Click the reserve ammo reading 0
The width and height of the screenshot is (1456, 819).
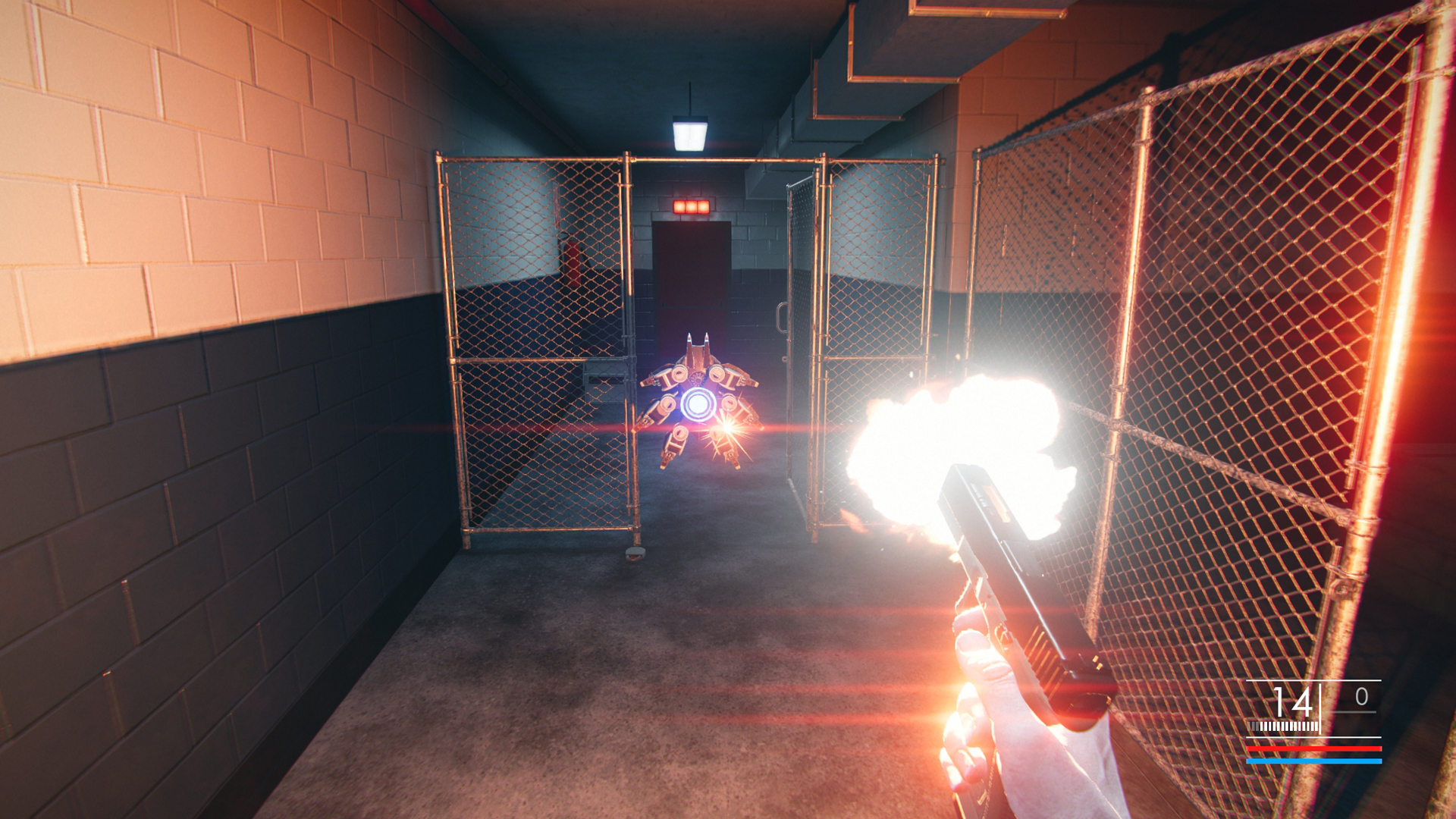pyautogui.click(x=1361, y=696)
